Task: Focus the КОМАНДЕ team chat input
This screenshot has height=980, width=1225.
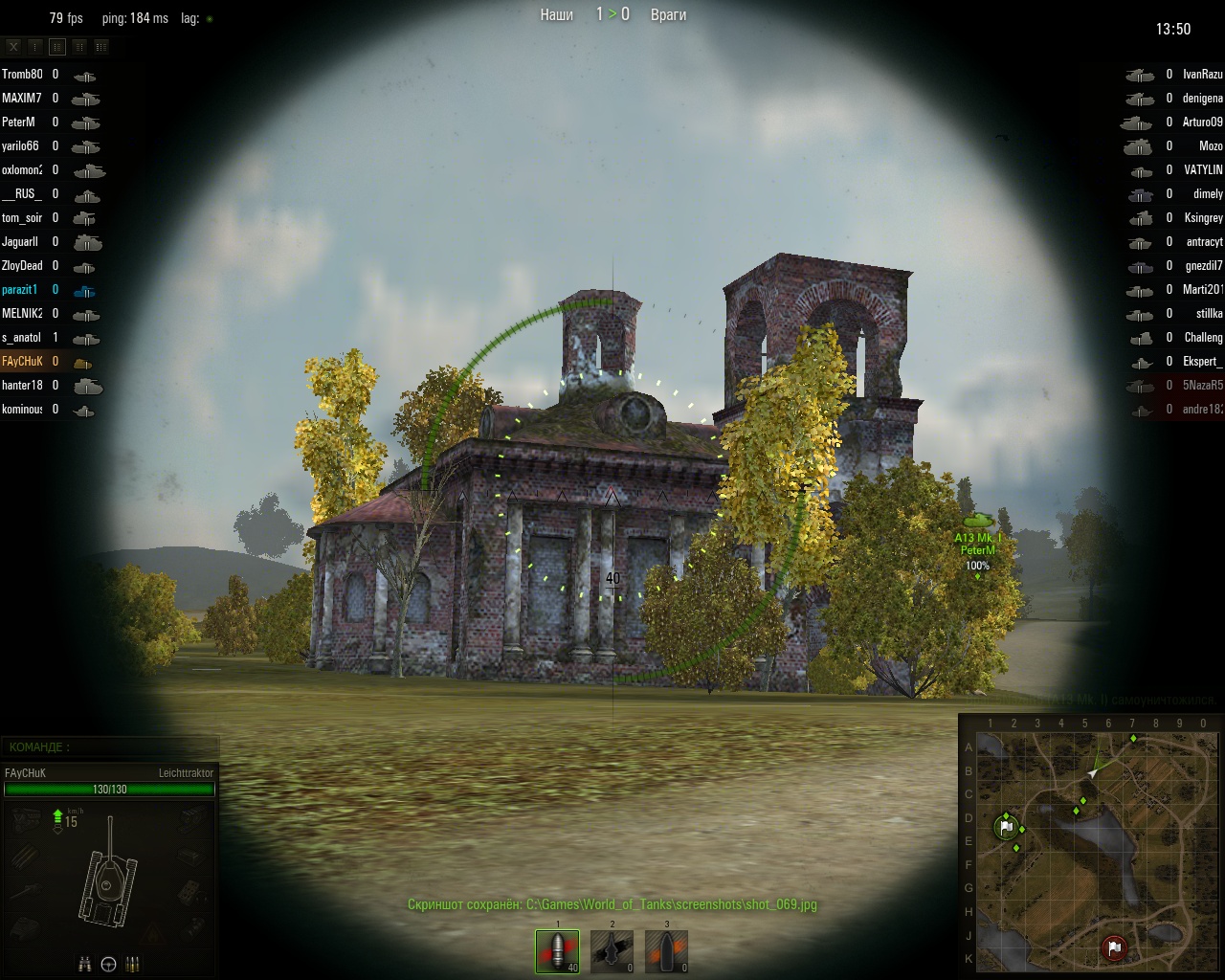Action: [x=110, y=746]
